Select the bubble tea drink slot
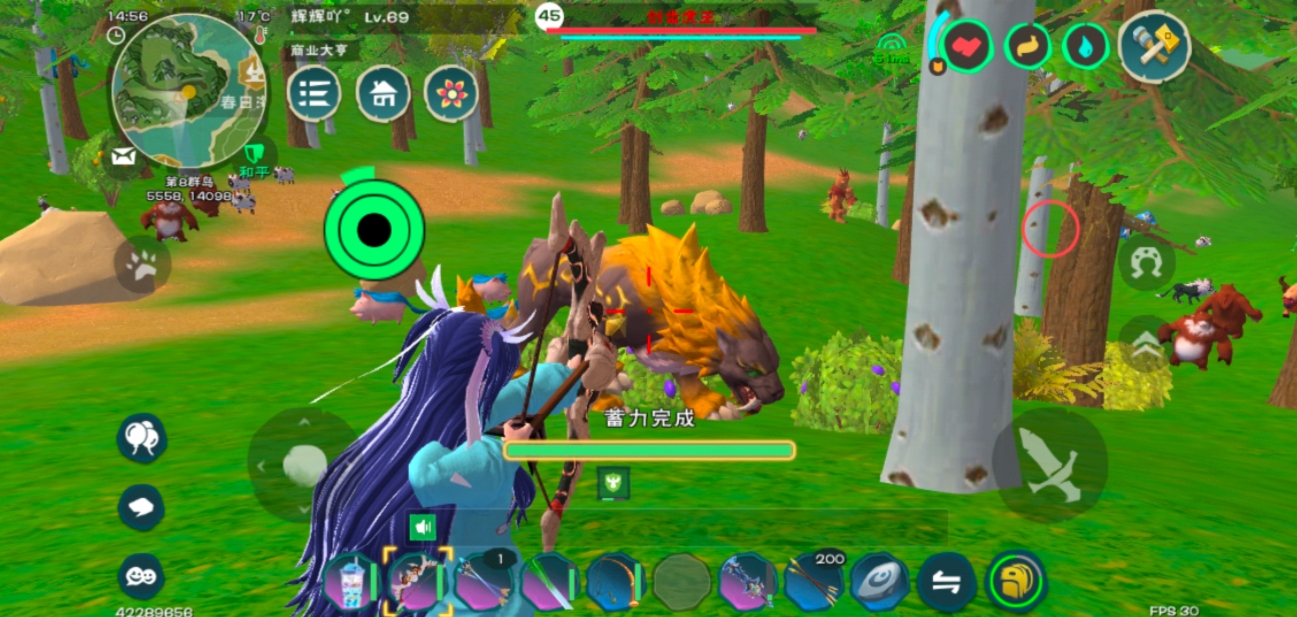The height and width of the screenshot is (617, 1297). tap(350, 581)
